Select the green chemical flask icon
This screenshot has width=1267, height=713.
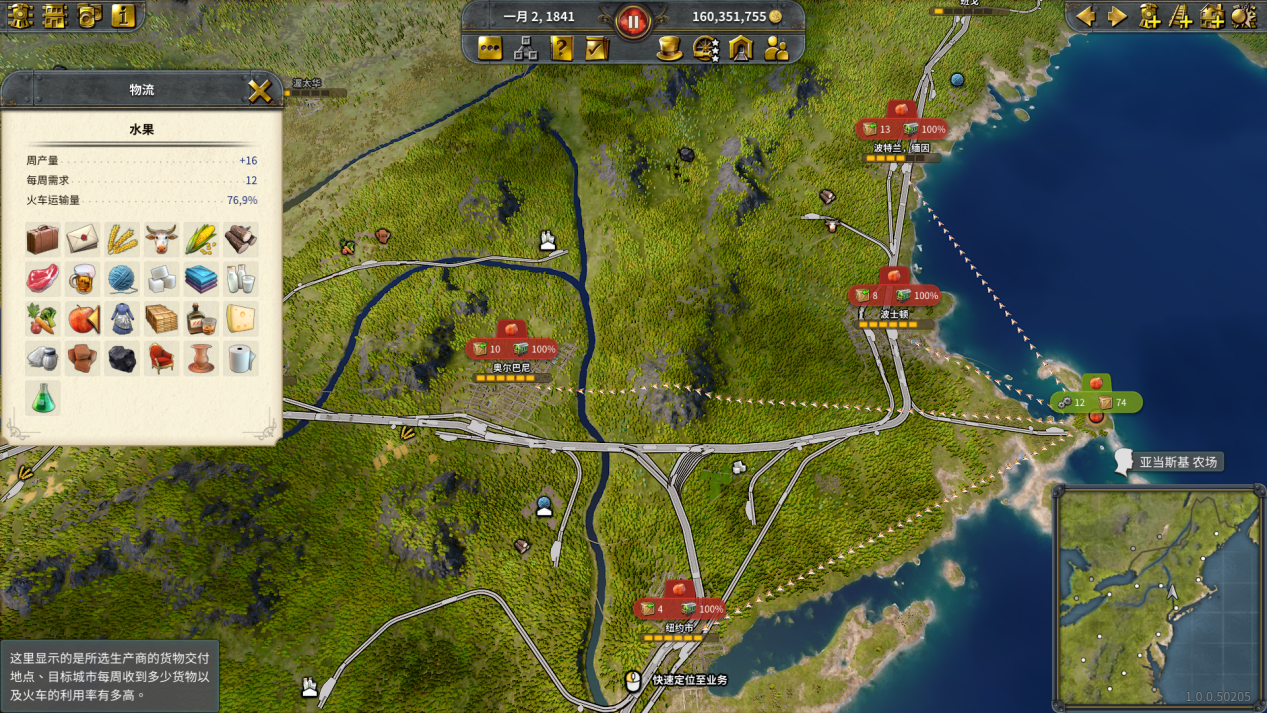[x=42, y=398]
